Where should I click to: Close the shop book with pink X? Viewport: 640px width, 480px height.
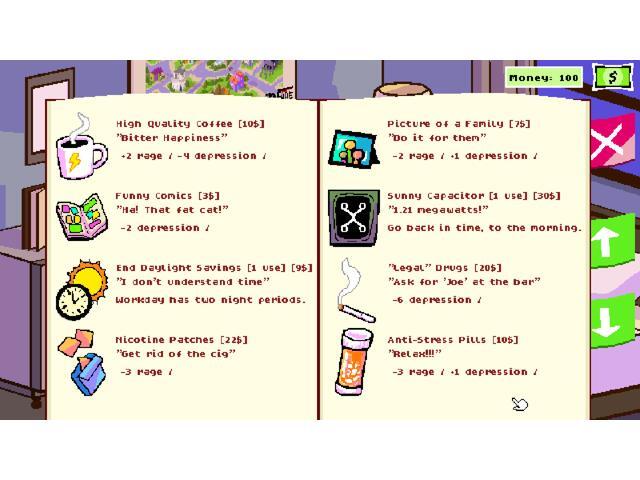609,146
